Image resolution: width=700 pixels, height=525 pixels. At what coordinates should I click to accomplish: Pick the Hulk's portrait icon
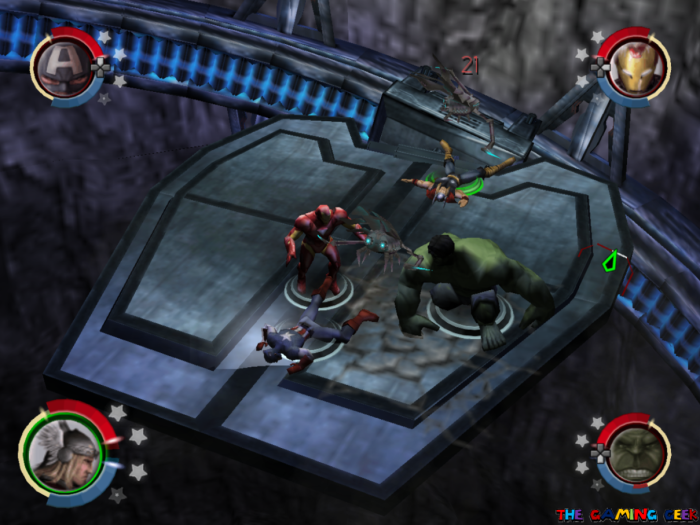click(x=632, y=452)
